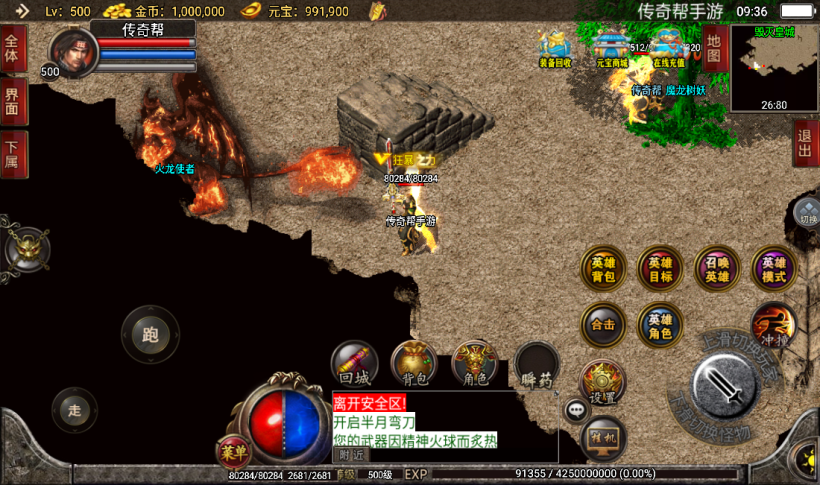Use the 回城 return-to-town scroll
Screen dimensions: 820x485
click(x=355, y=364)
